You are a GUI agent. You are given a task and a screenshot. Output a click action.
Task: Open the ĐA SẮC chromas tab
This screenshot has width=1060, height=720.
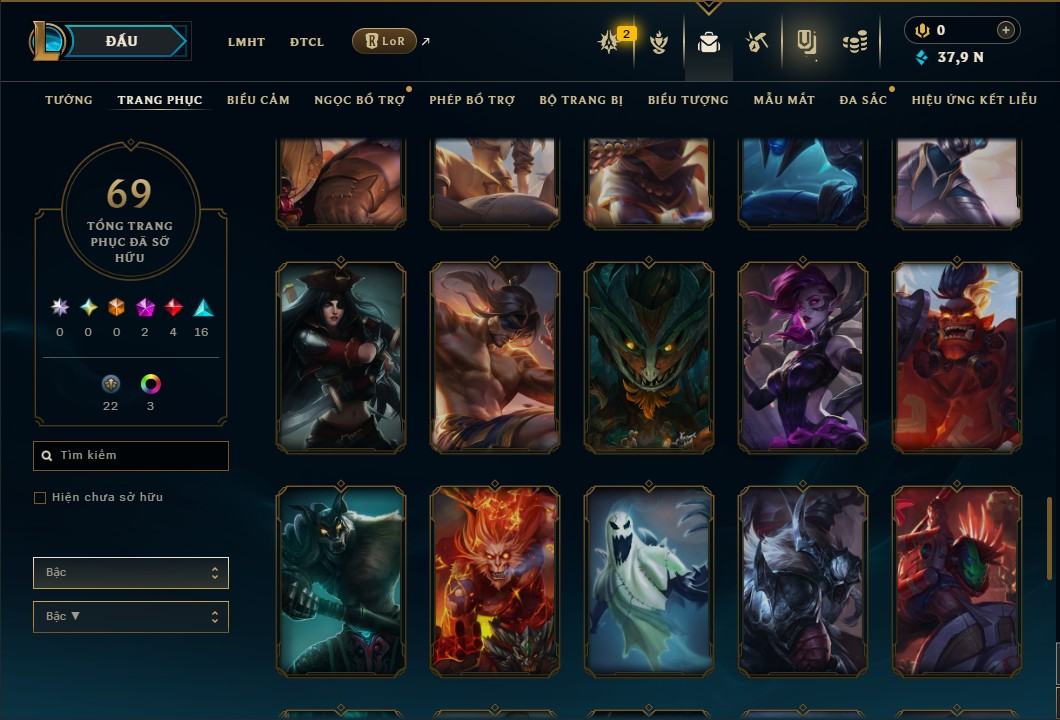tap(863, 100)
